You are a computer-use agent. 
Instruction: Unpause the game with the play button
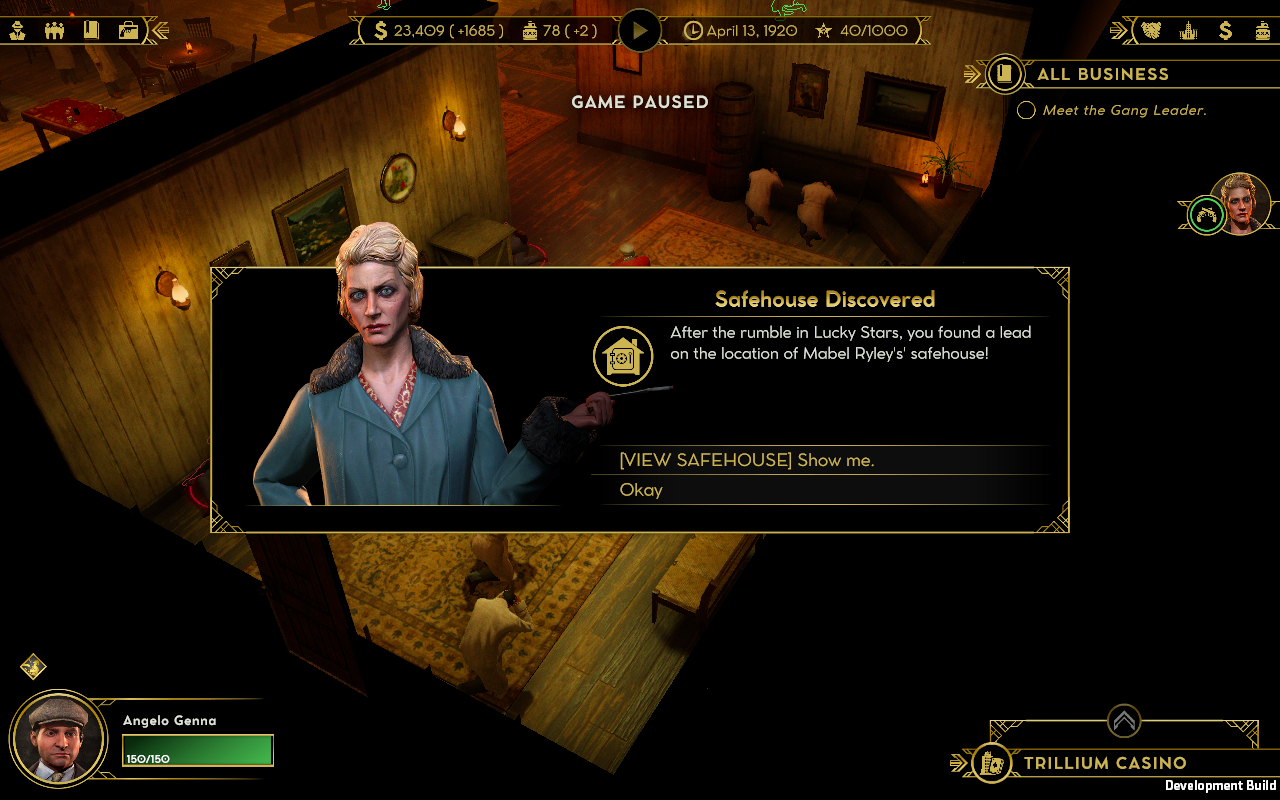tap(639, 30)
